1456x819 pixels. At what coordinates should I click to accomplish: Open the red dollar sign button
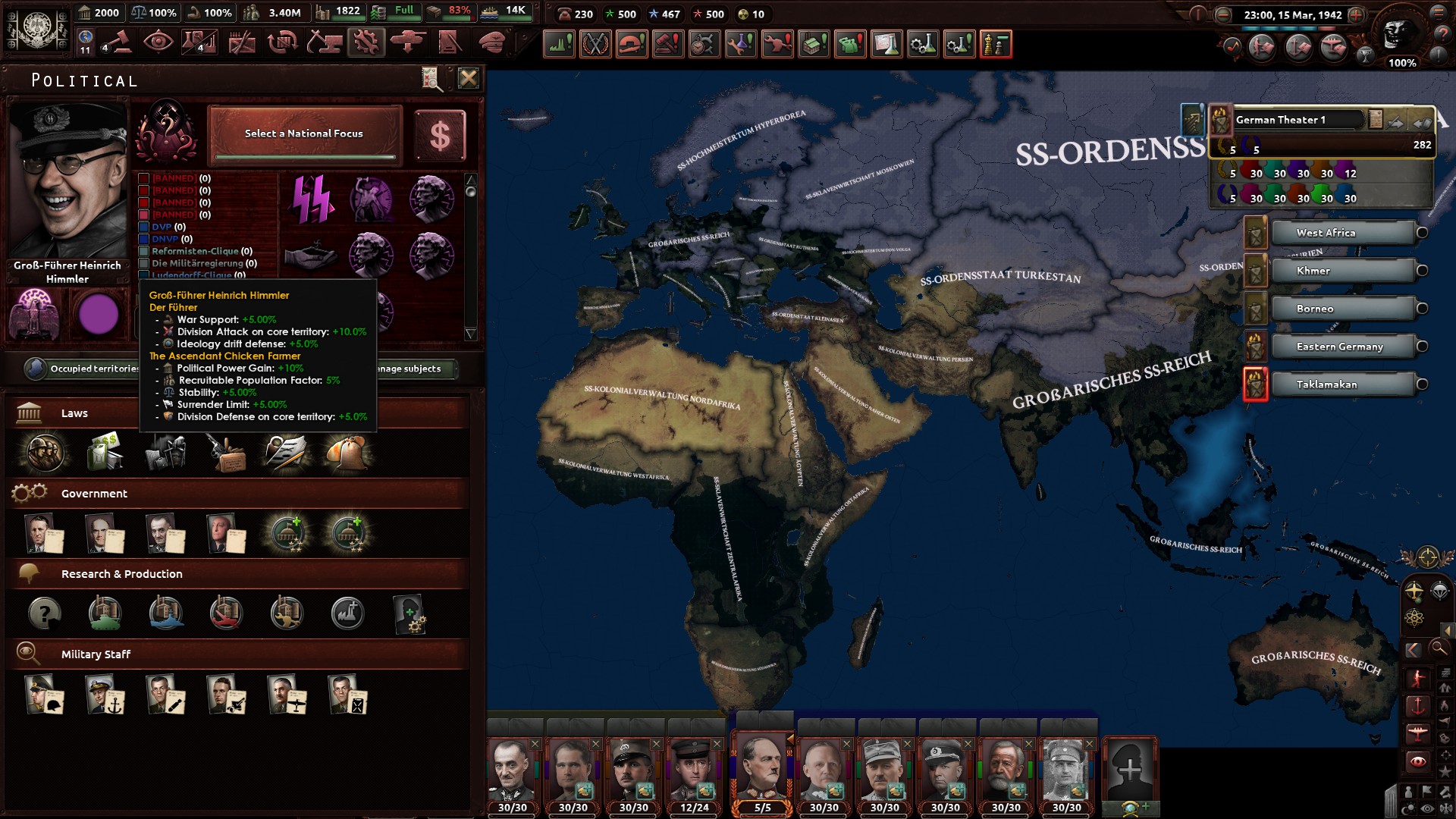coord(440,136)
